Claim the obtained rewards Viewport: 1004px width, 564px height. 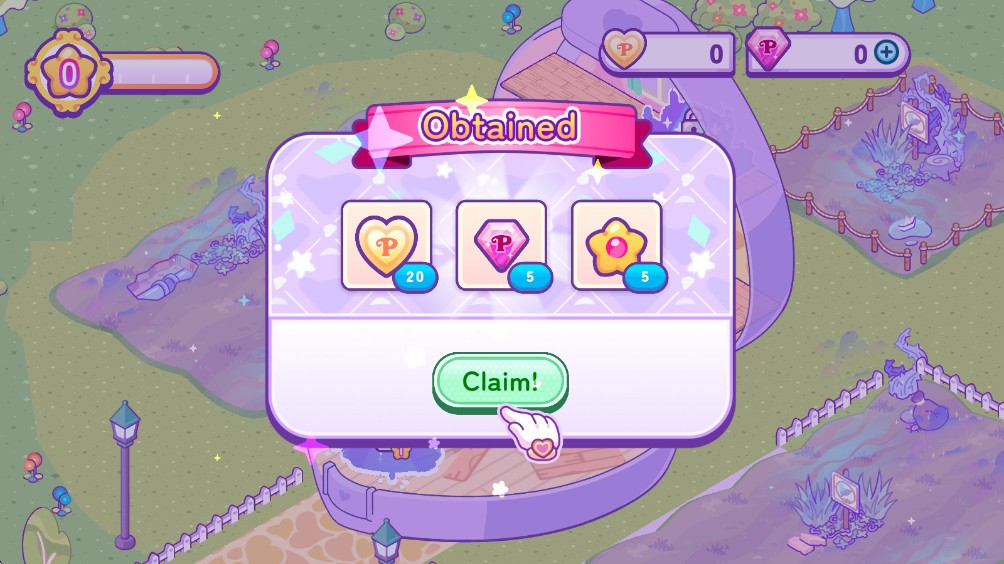coord(500,381)
